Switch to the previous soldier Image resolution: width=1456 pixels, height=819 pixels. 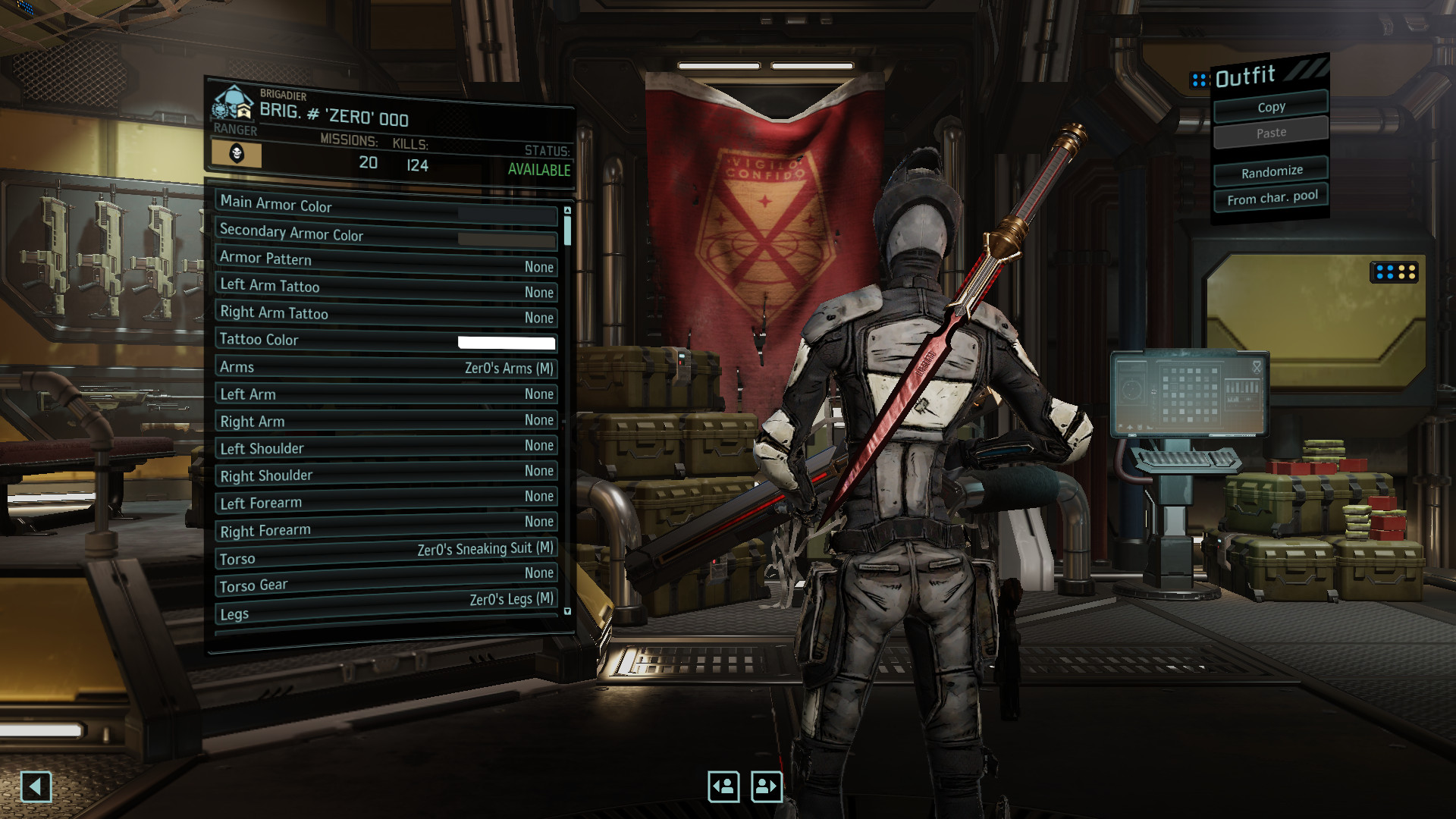723,786
